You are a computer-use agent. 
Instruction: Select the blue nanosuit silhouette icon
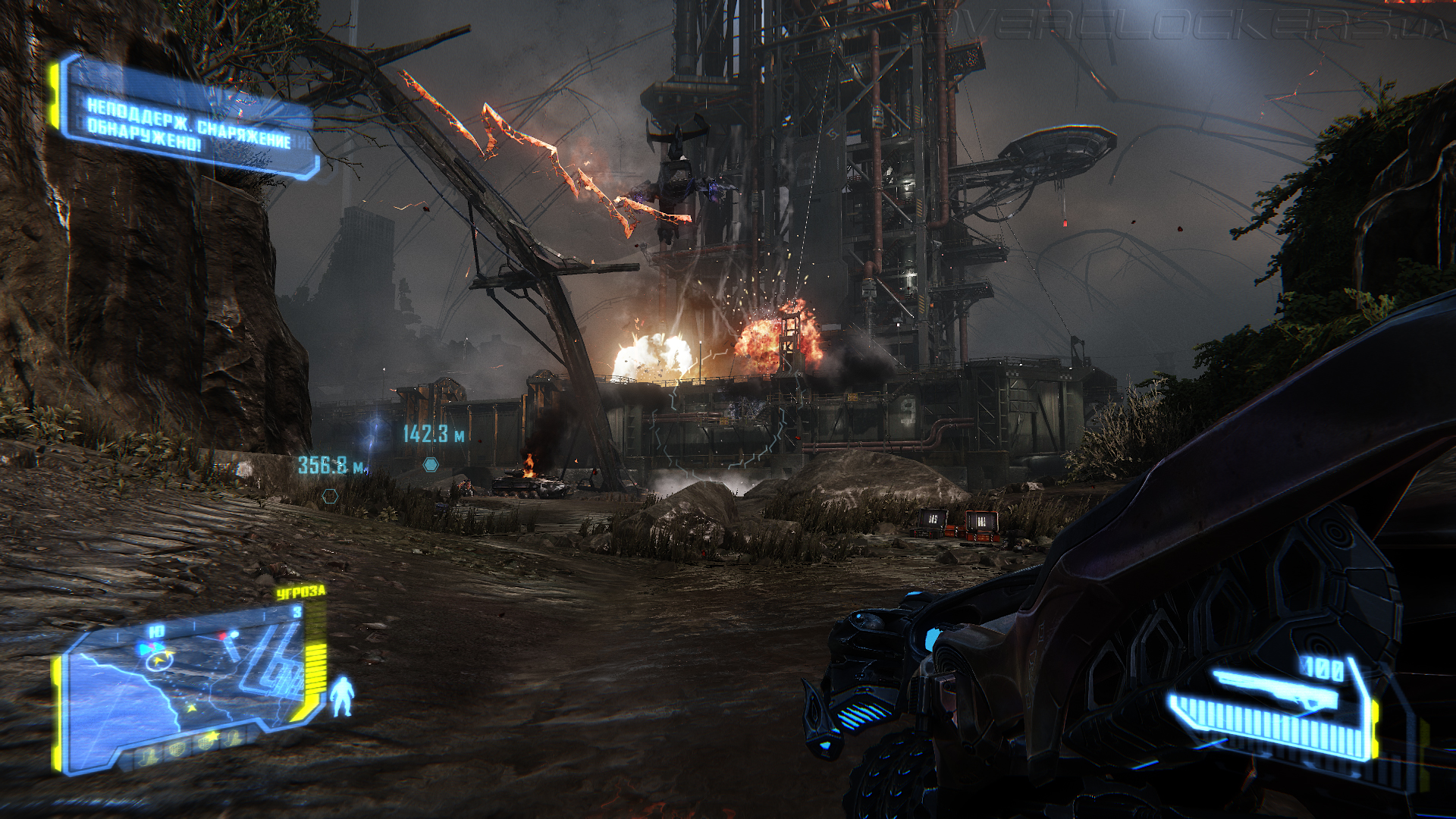342,696
